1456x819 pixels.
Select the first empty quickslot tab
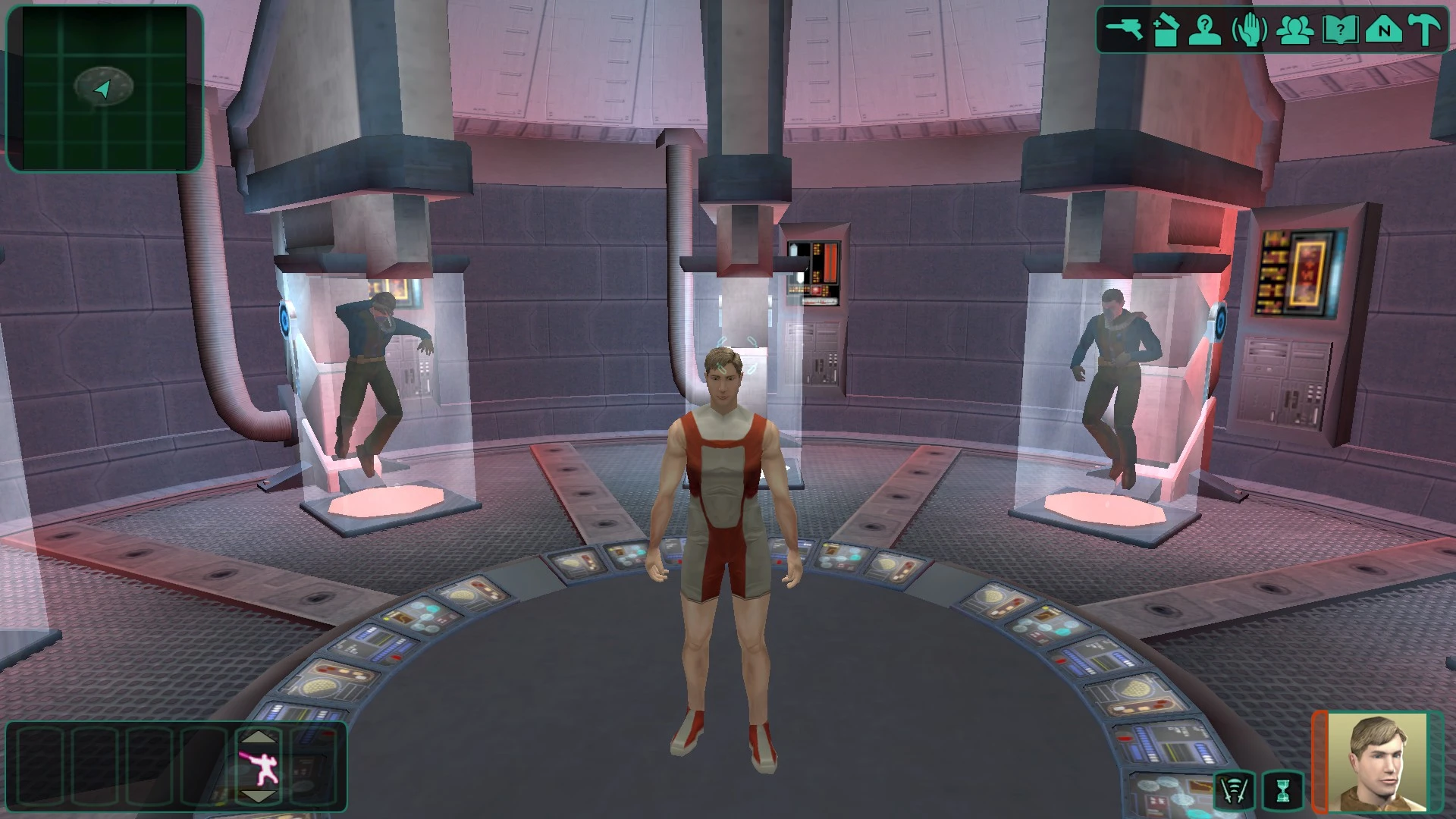[40, 765]
